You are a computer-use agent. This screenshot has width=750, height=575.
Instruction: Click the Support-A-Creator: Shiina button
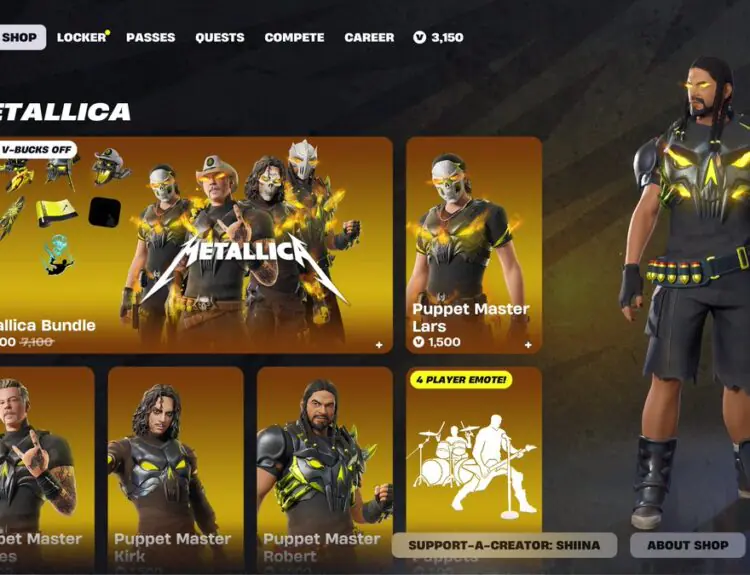(x=504, y=545)
